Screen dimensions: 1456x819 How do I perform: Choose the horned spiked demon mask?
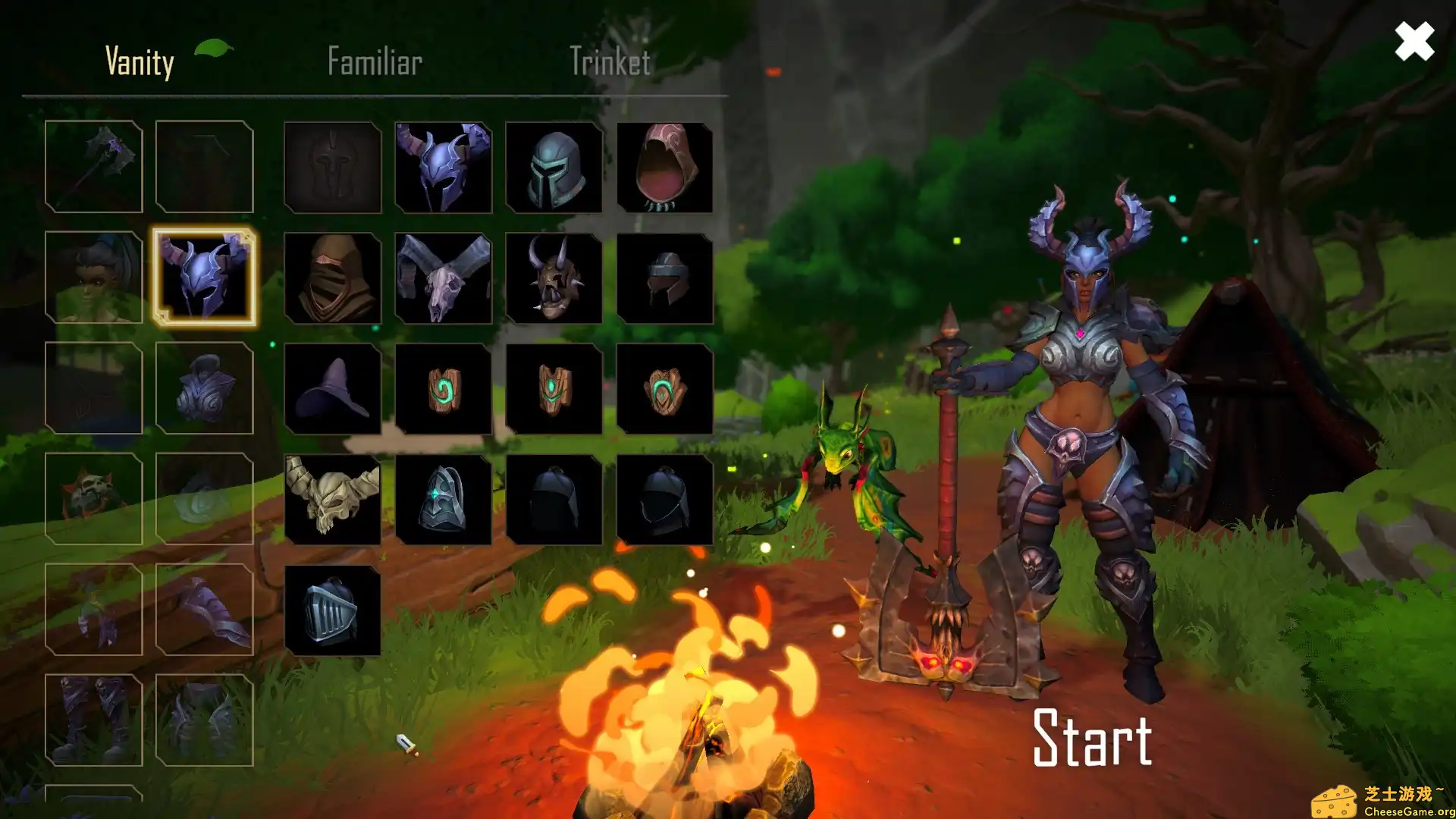point(554,278)
